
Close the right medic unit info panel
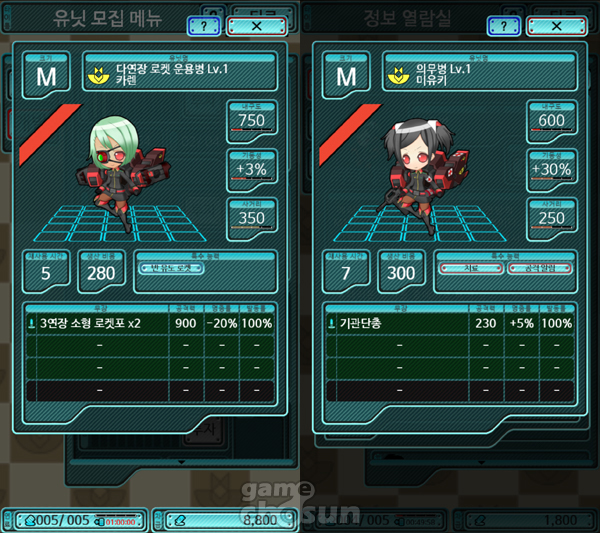[x=556, y=26]
